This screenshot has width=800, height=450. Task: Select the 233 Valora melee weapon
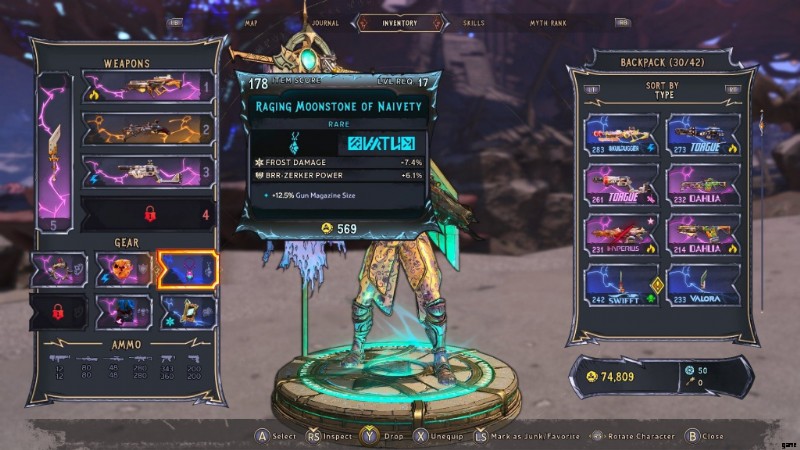tap(703, 285)
